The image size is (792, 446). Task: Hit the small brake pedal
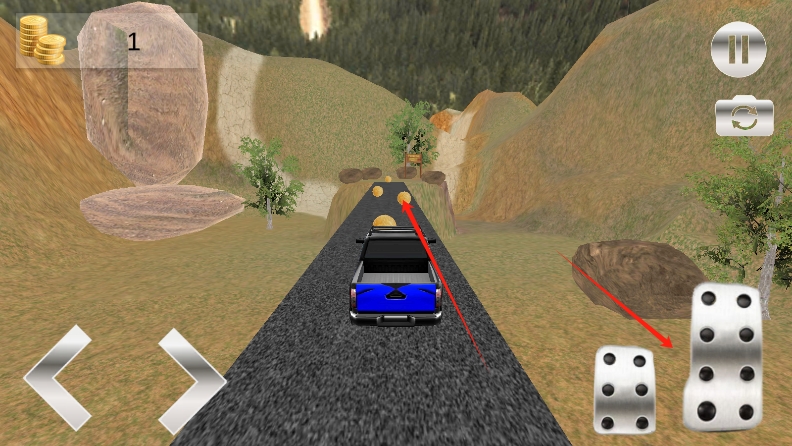(x=623, y=388)
